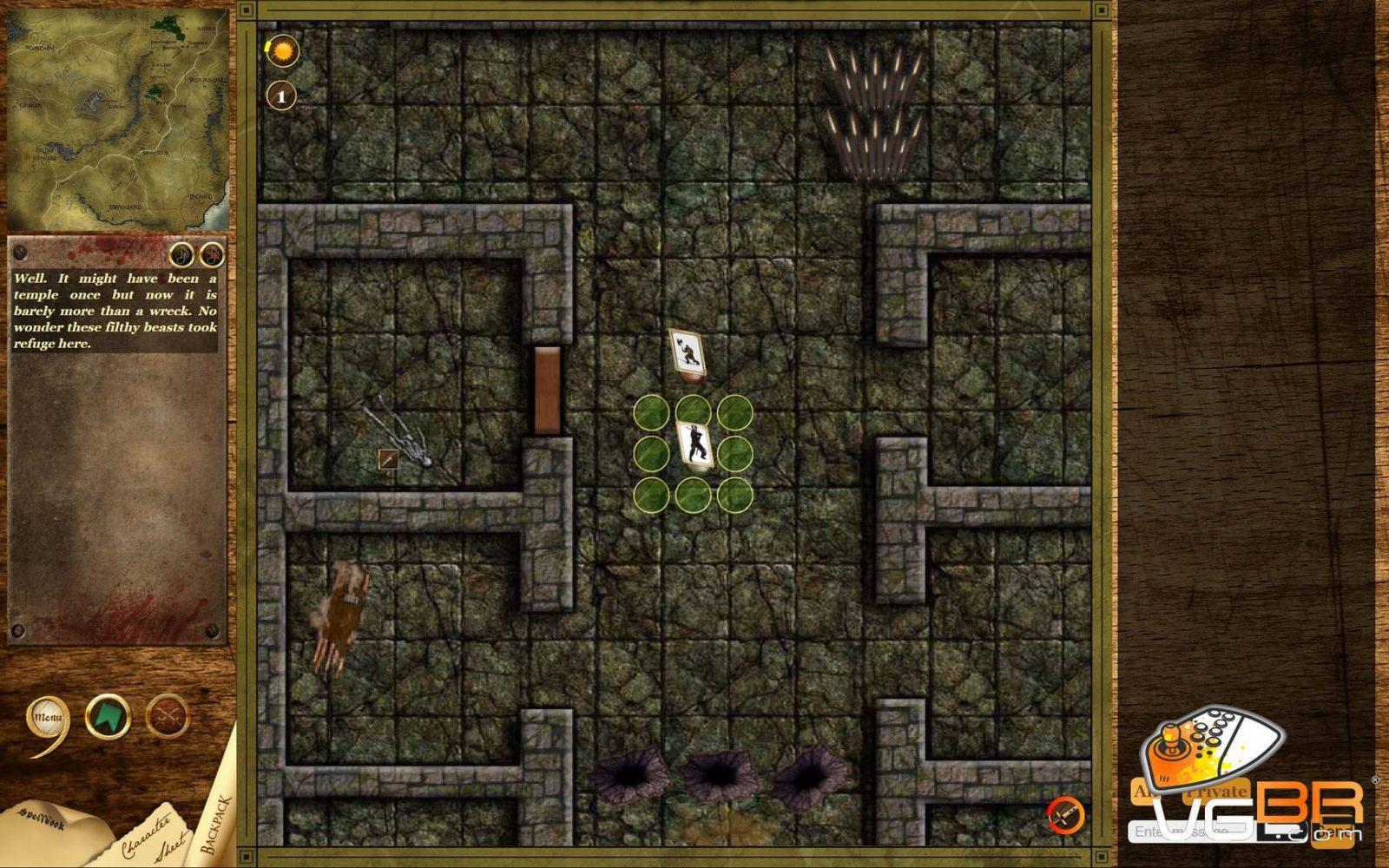Screen dimensions: 1389x868
Task: Click the crossed-out red music note button
Action: [x=212, y=254]
